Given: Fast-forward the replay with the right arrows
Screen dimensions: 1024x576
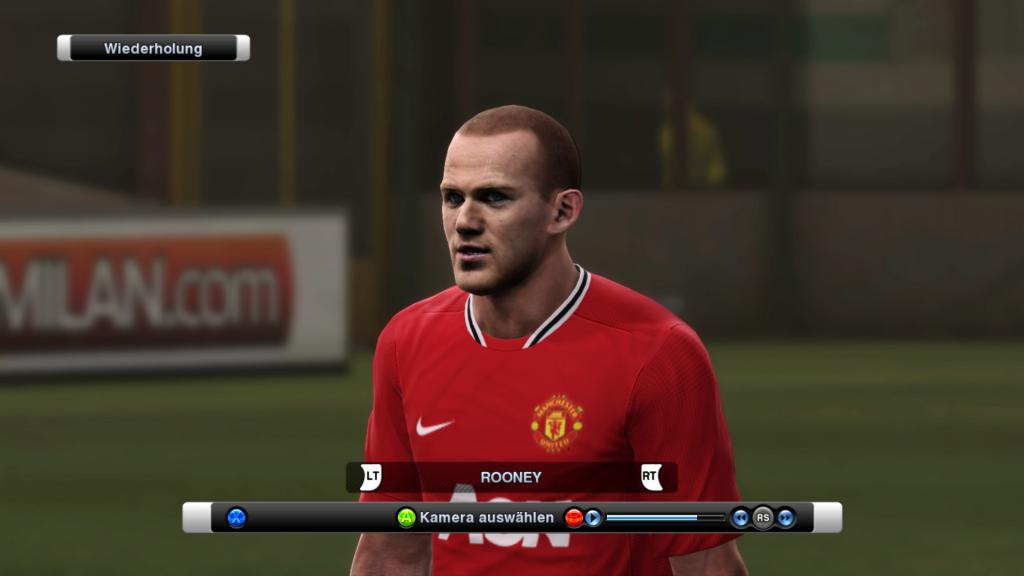Looking at the screenshot, I should point(786,518).
